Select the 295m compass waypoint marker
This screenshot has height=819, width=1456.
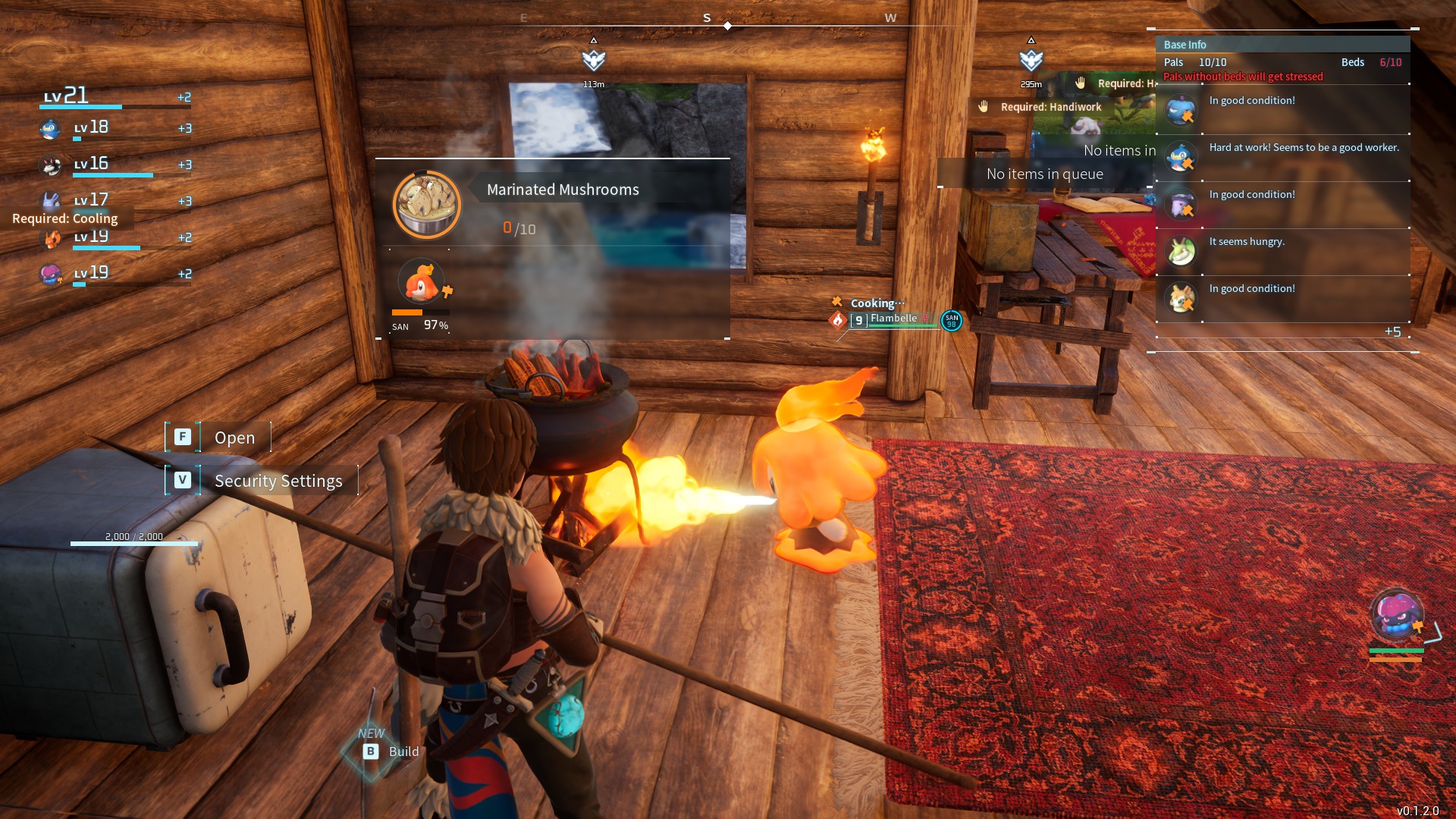pos(1031,60)
